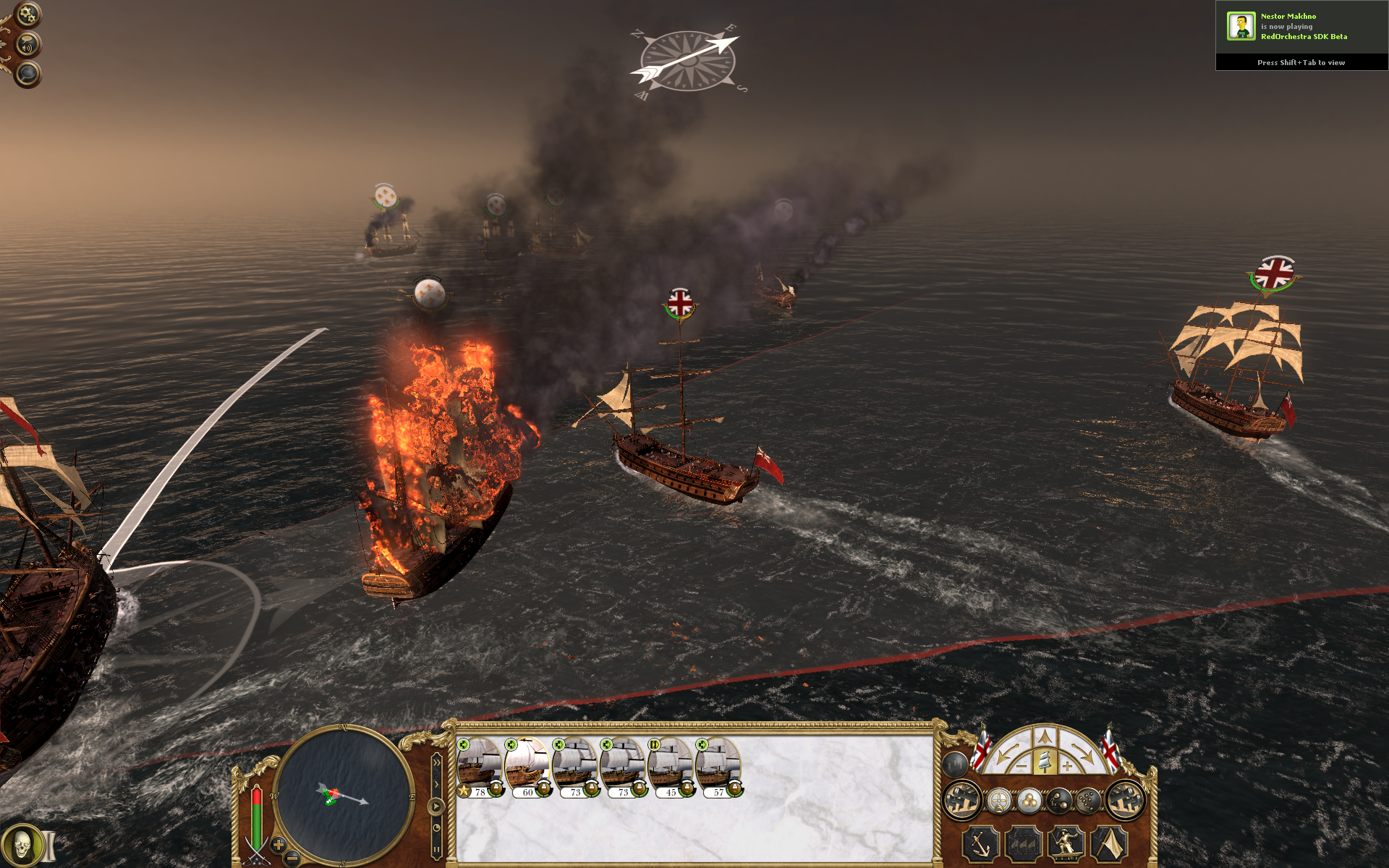
Task: Zoom in the minimap with the plus button
Action: [279, 844]
